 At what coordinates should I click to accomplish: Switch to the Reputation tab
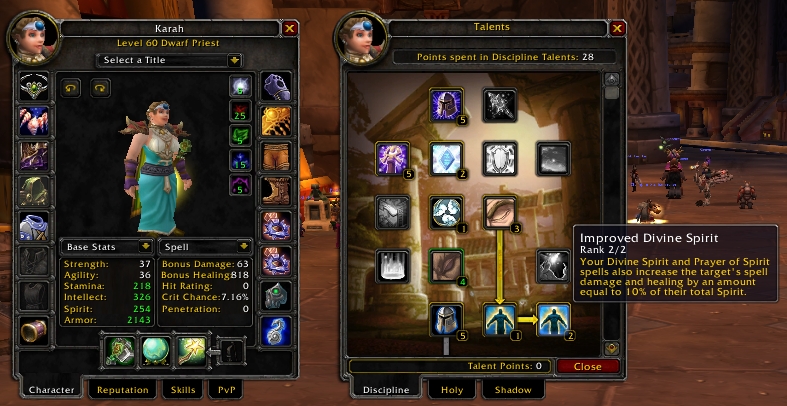[121, 390]
